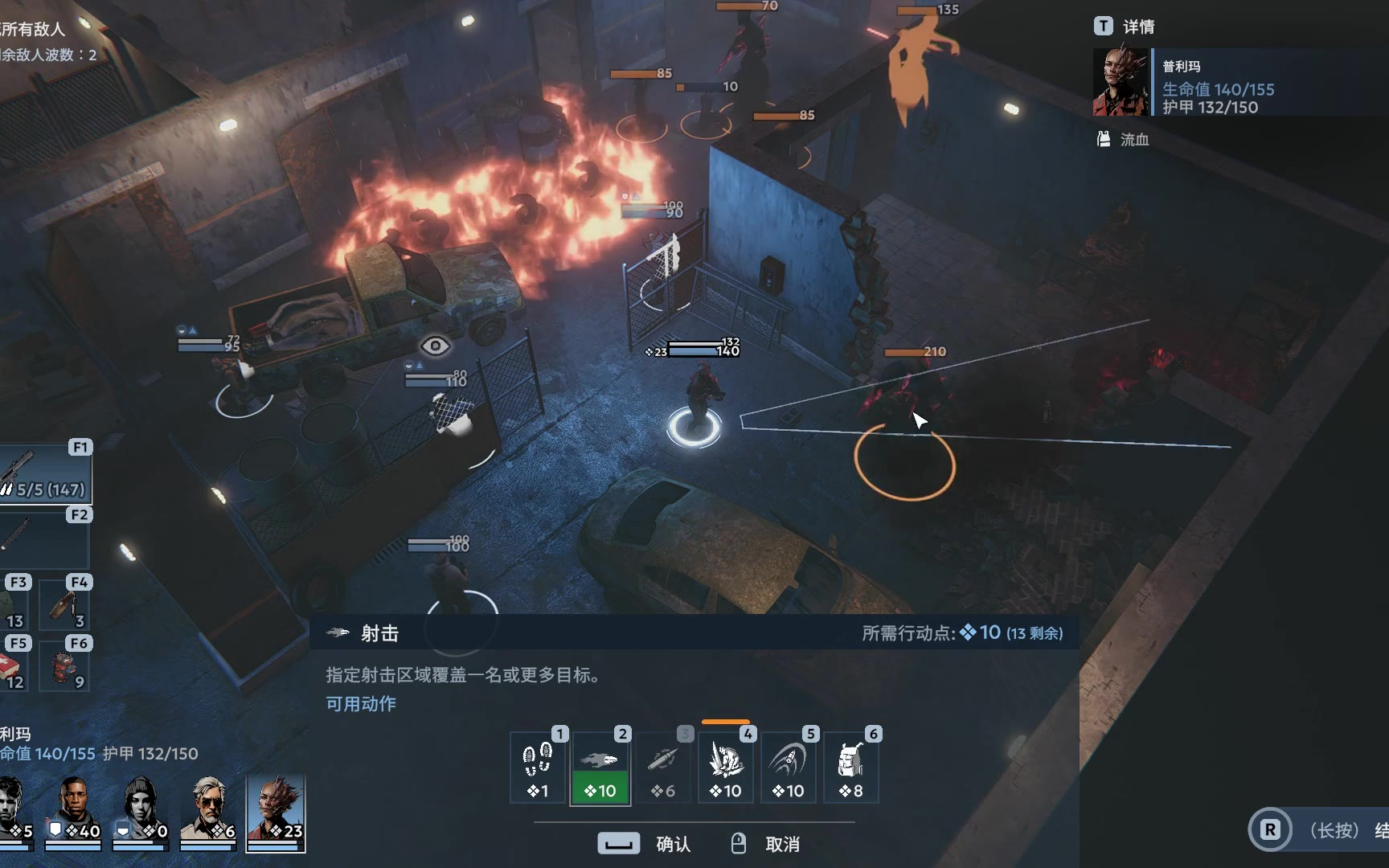Pick the dynamite bundle item slot F6
Image resolution: width=1389 pixels, height=868 pixels.
pos(66,665)
